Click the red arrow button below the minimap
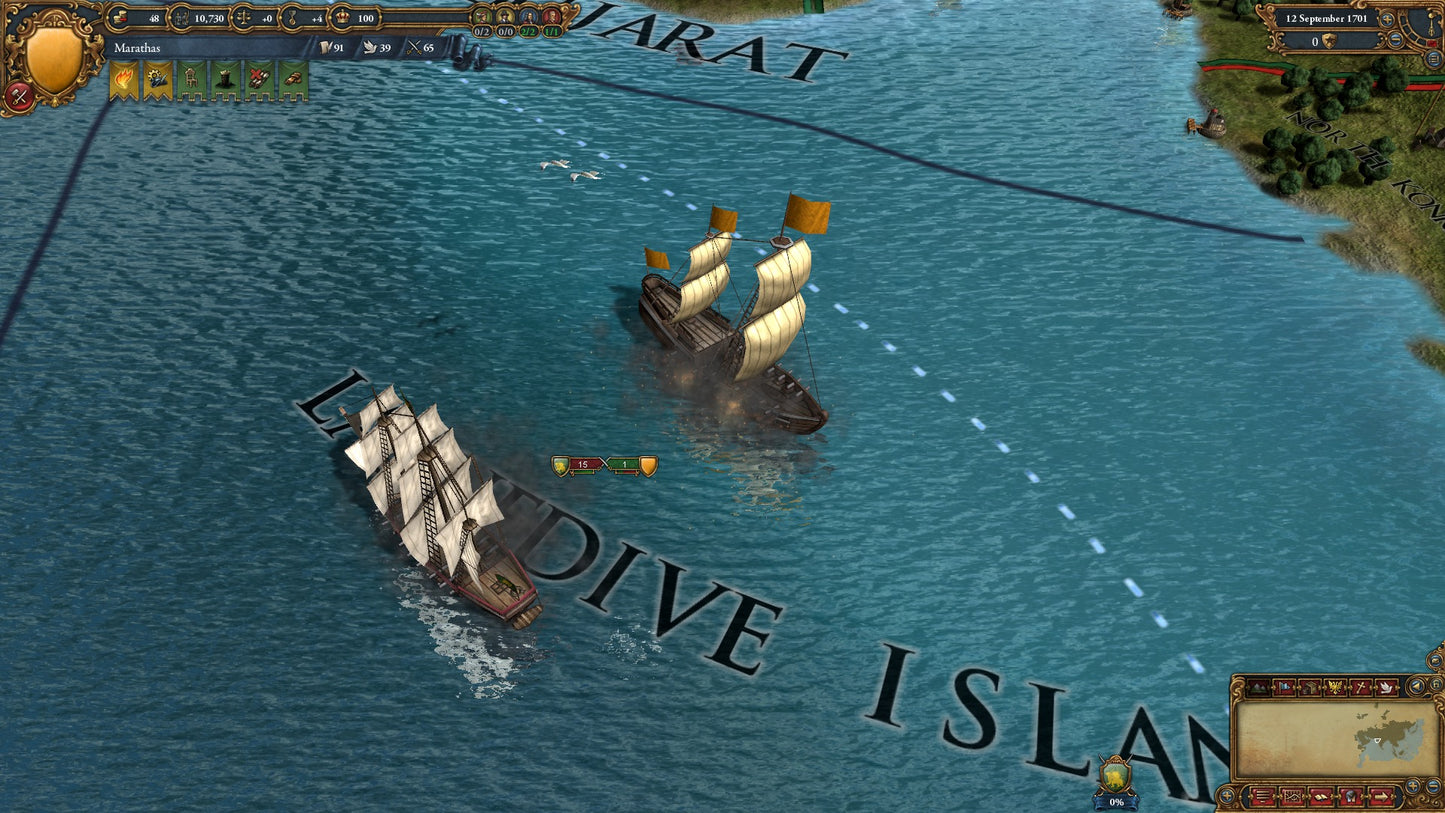 (x=1383, y=797)
